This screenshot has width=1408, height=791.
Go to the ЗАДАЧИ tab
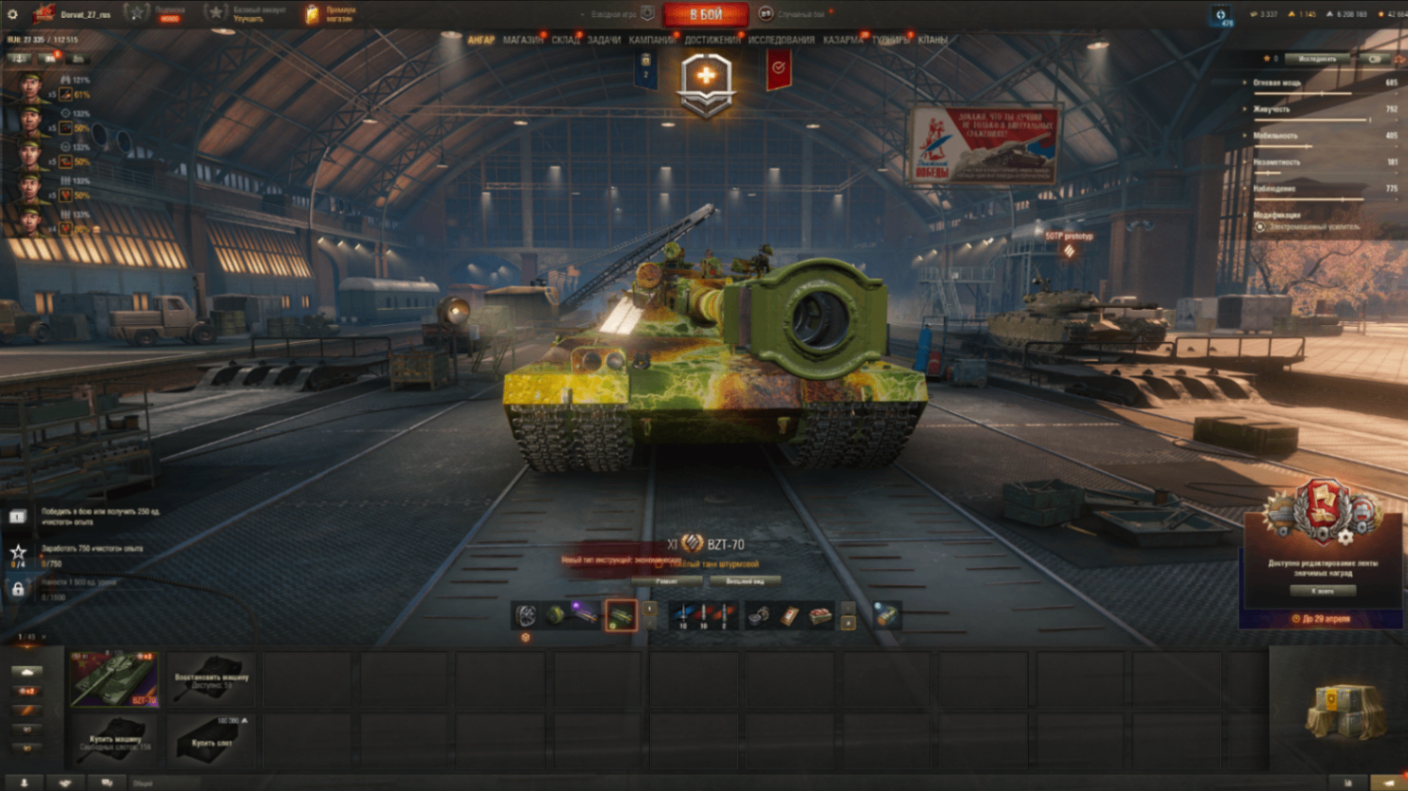coord(604,40)
